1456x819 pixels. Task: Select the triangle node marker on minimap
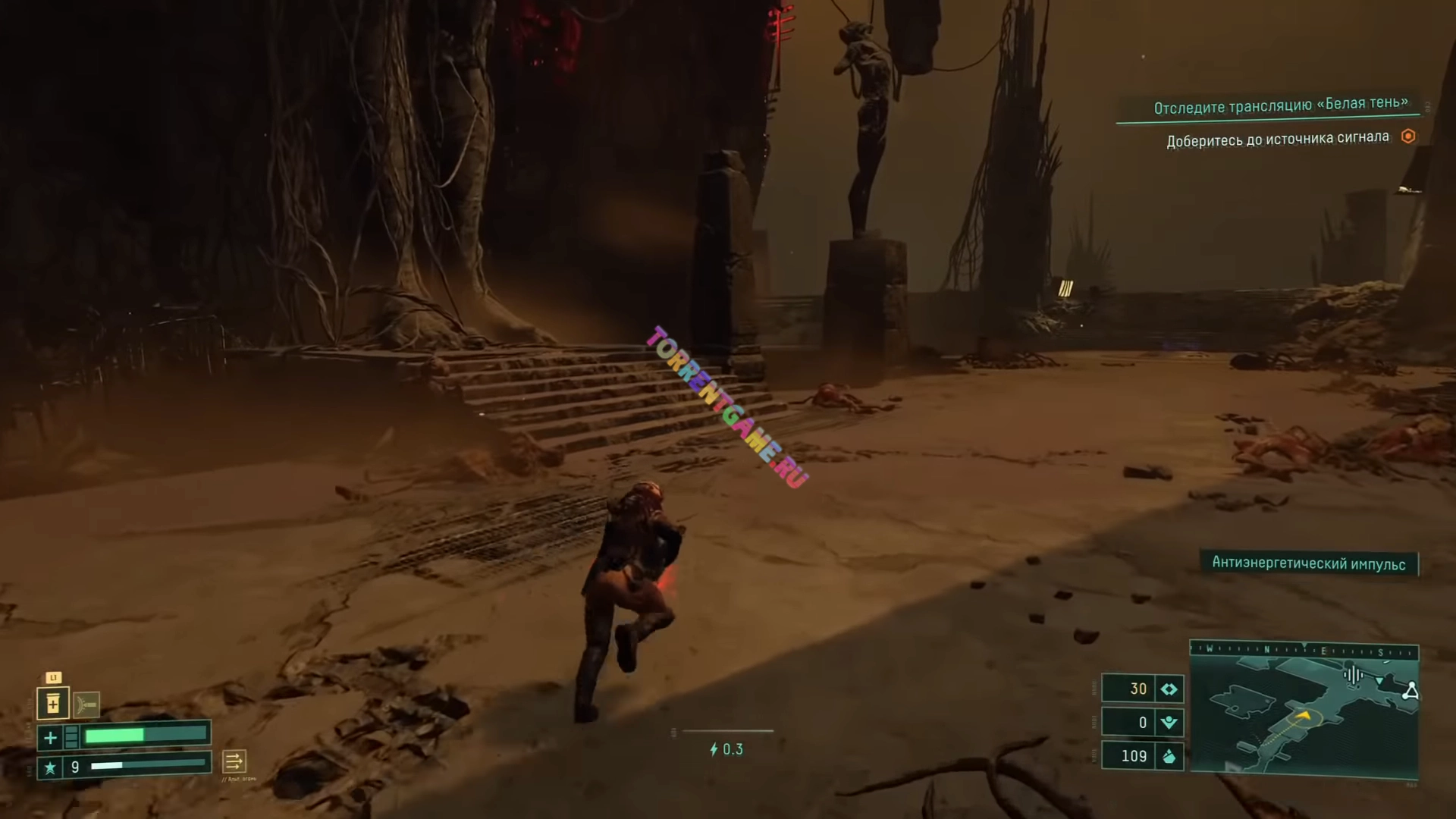(1410, 691)
